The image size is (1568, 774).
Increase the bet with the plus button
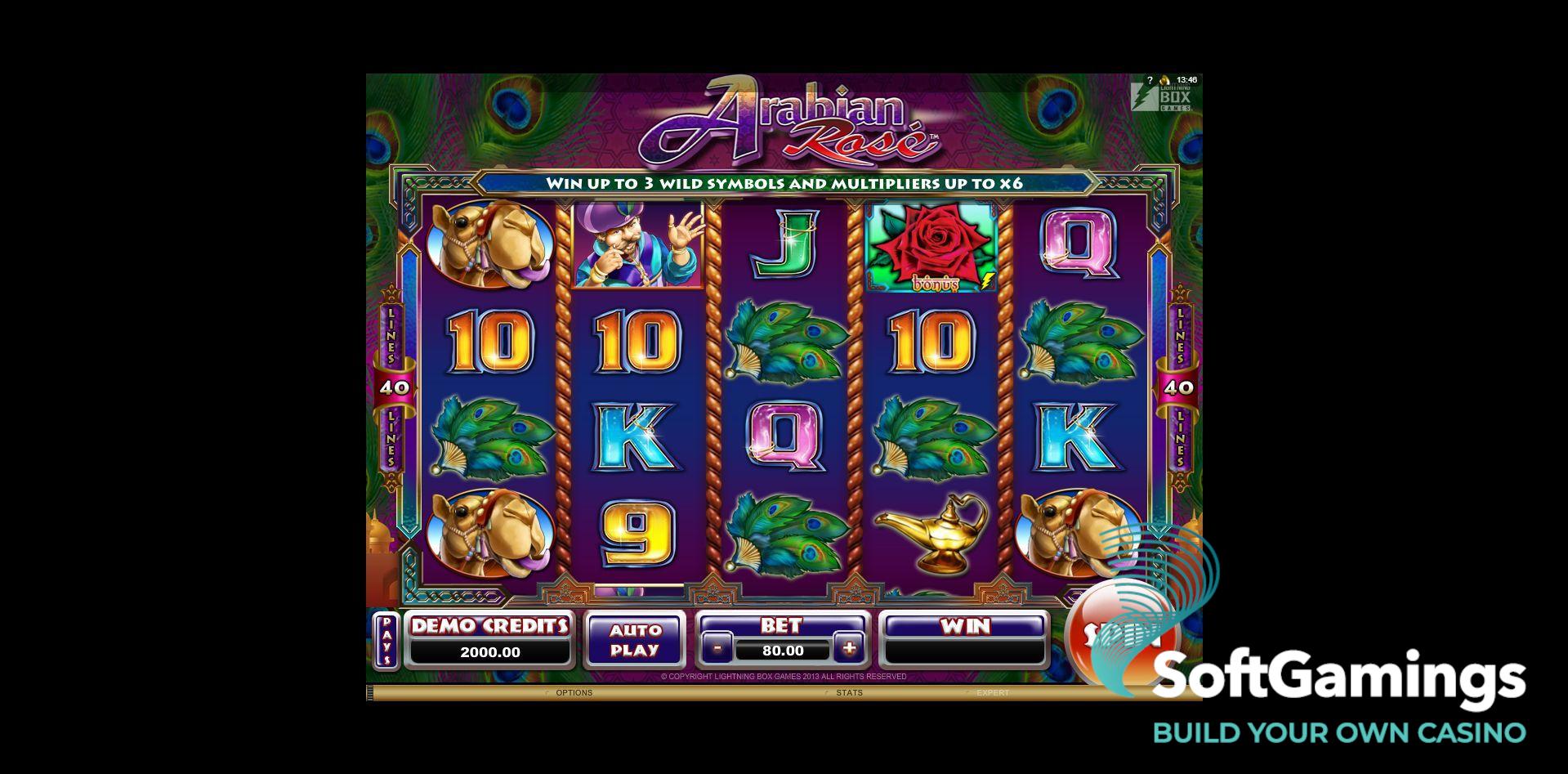coord(849,649)
